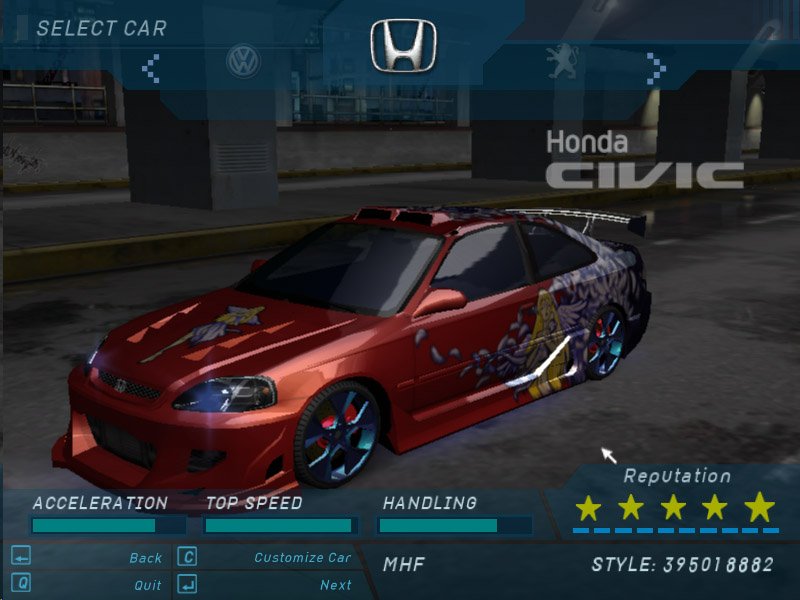This screenshot has height=600, width=800.
Task: Quit the car selection
Action: [147, 585]
